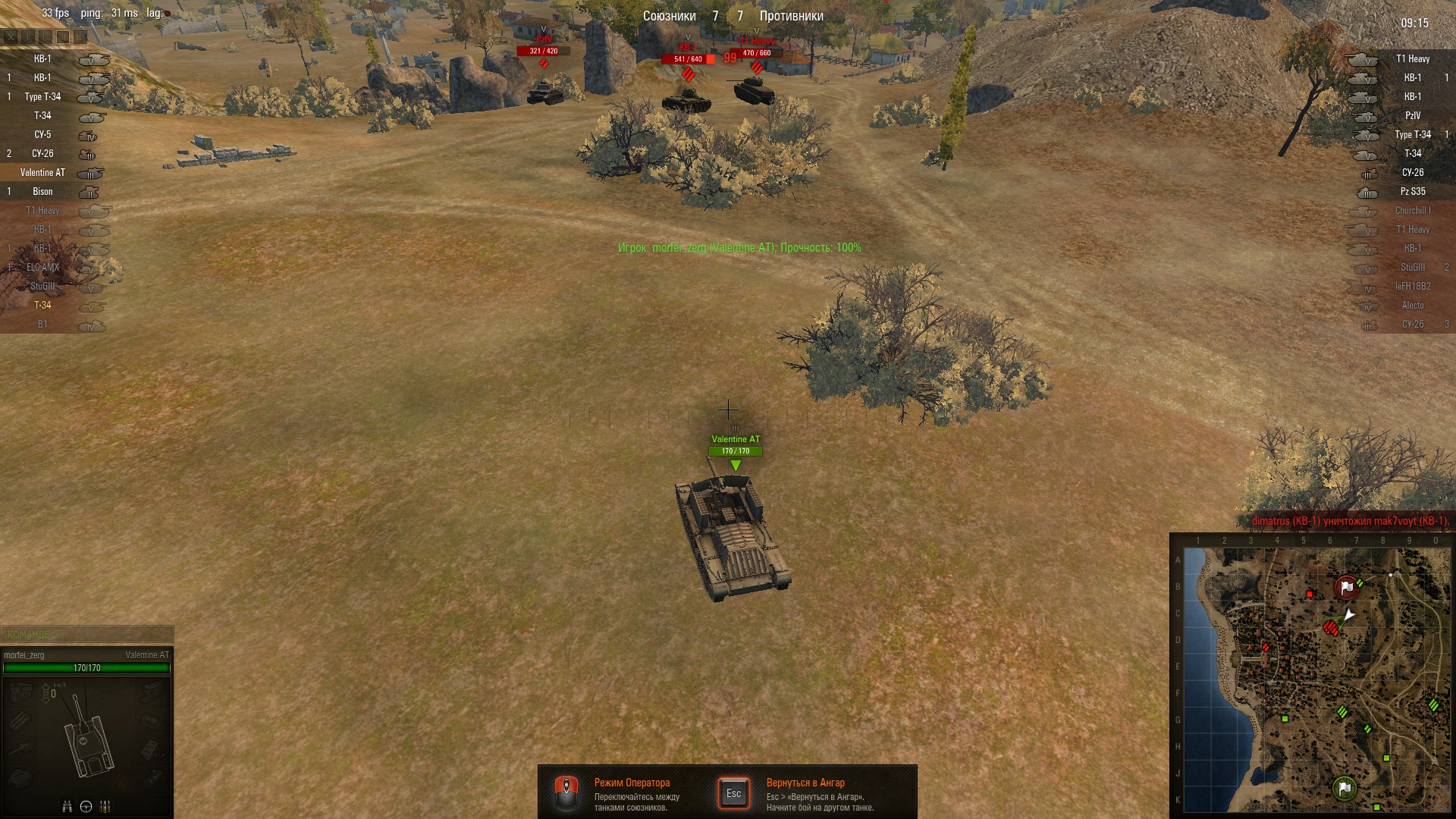Select Valentine AT in the allies list
This screenshot has width=1456, height=819.
coord(43,173)
